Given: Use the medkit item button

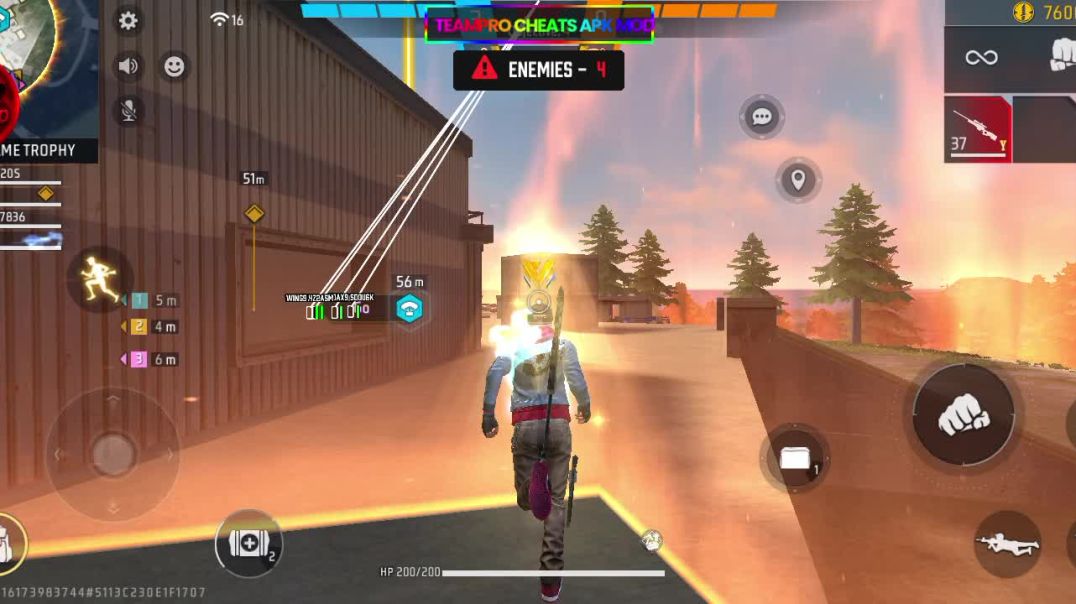Looking at the screenshot, I should pos(248,545).
